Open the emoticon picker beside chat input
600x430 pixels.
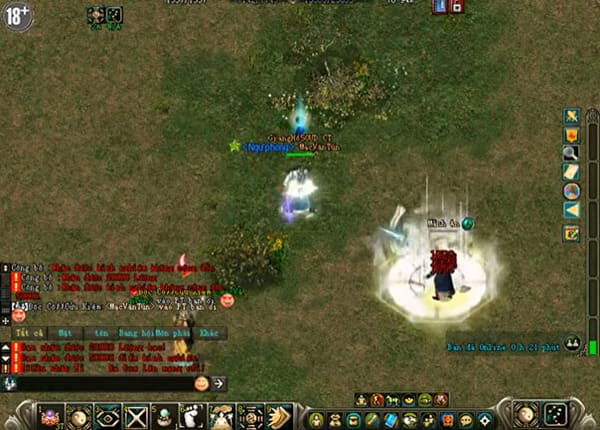pos(202,383)
